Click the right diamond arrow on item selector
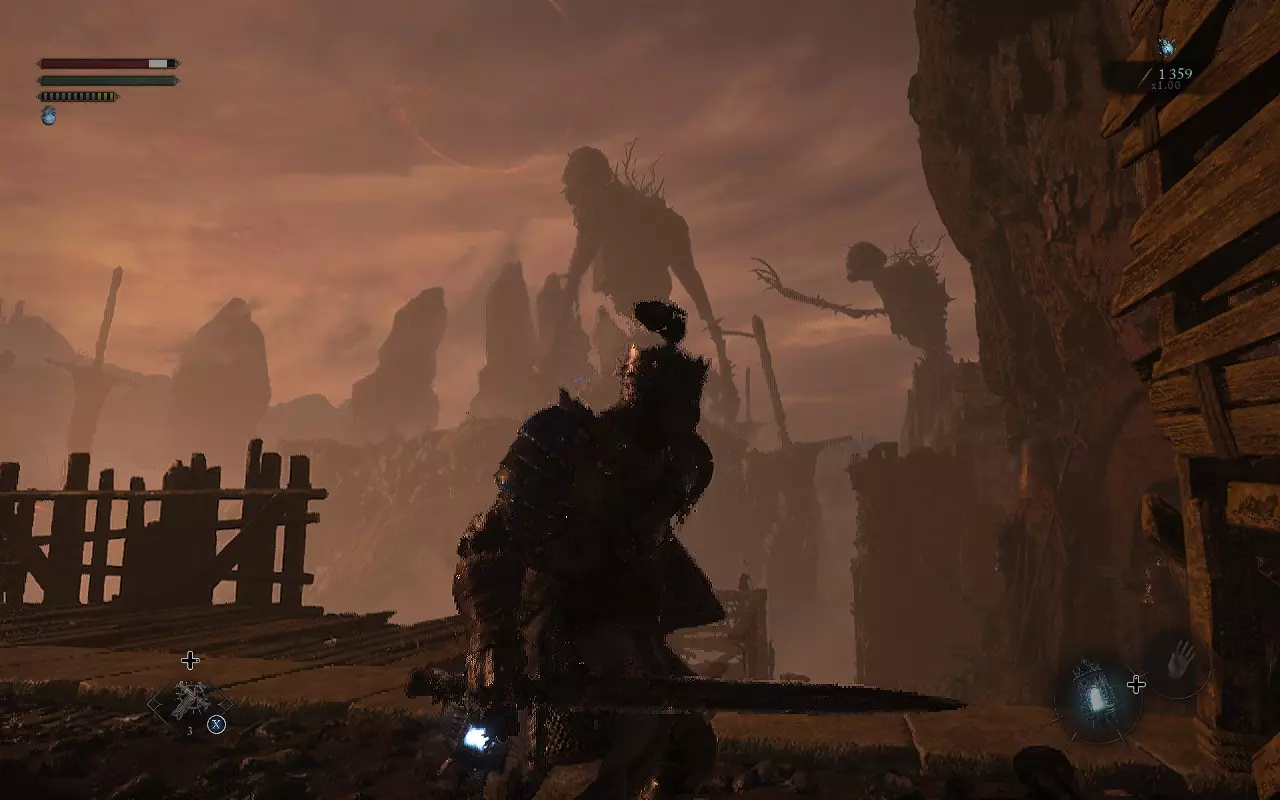Image resolution: width=1280 pixels, height=800 pixels. [226, 704]
